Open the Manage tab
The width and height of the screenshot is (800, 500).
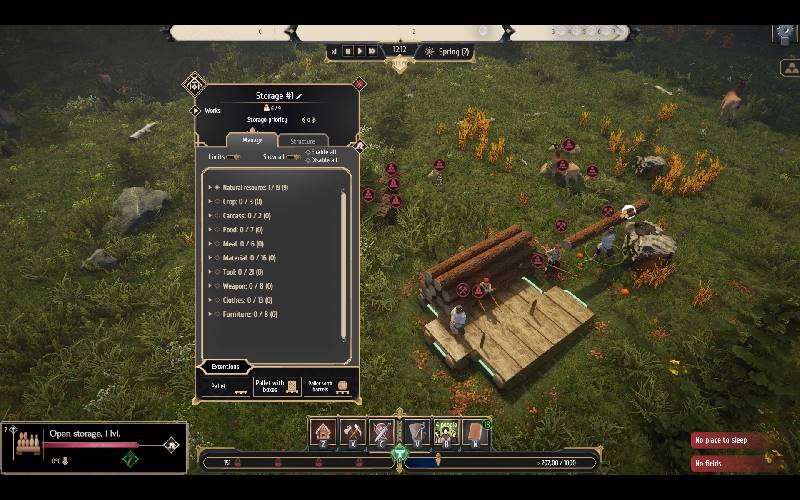pos(251,141)
